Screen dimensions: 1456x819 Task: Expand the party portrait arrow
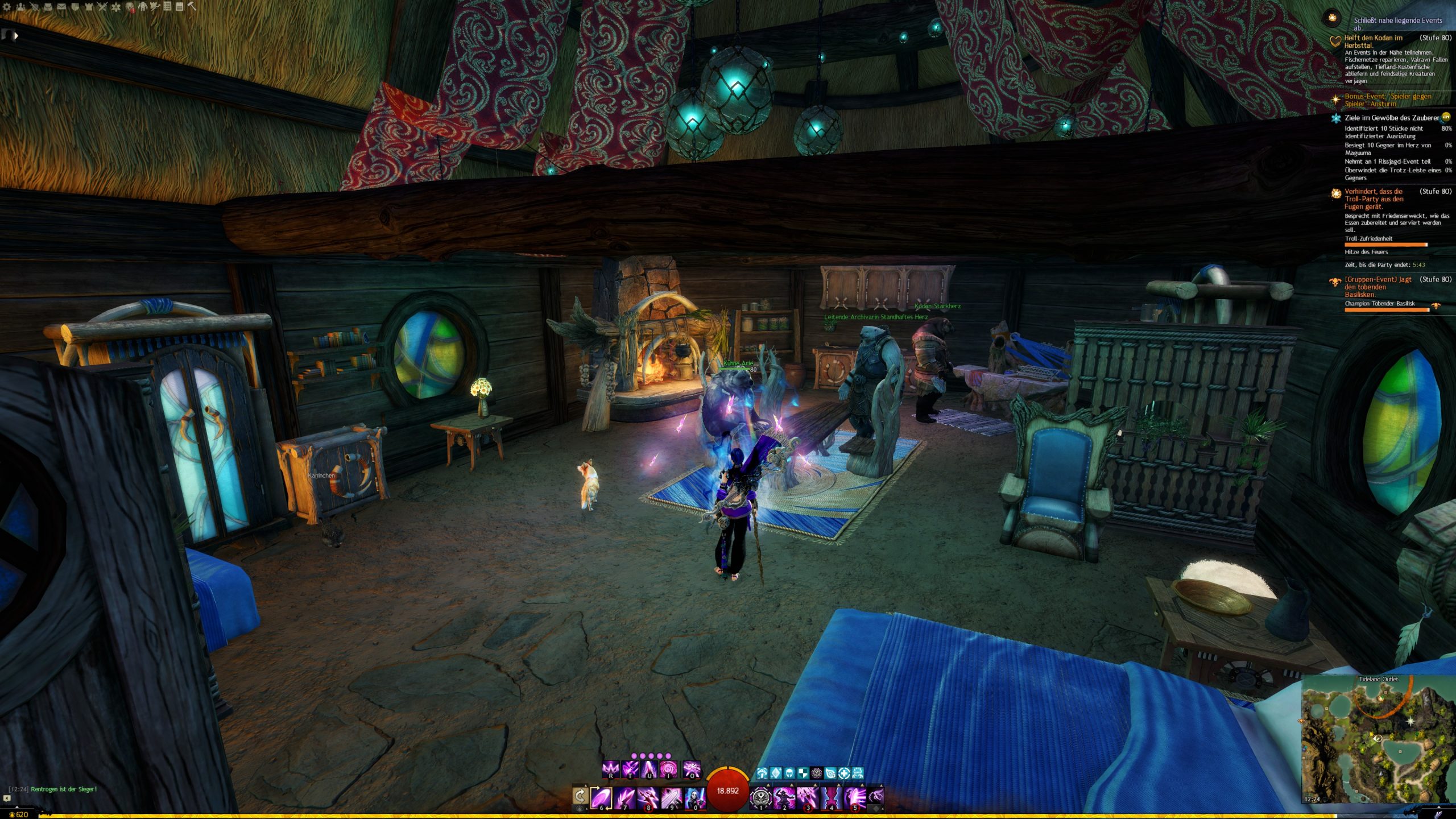click(16, 36)
